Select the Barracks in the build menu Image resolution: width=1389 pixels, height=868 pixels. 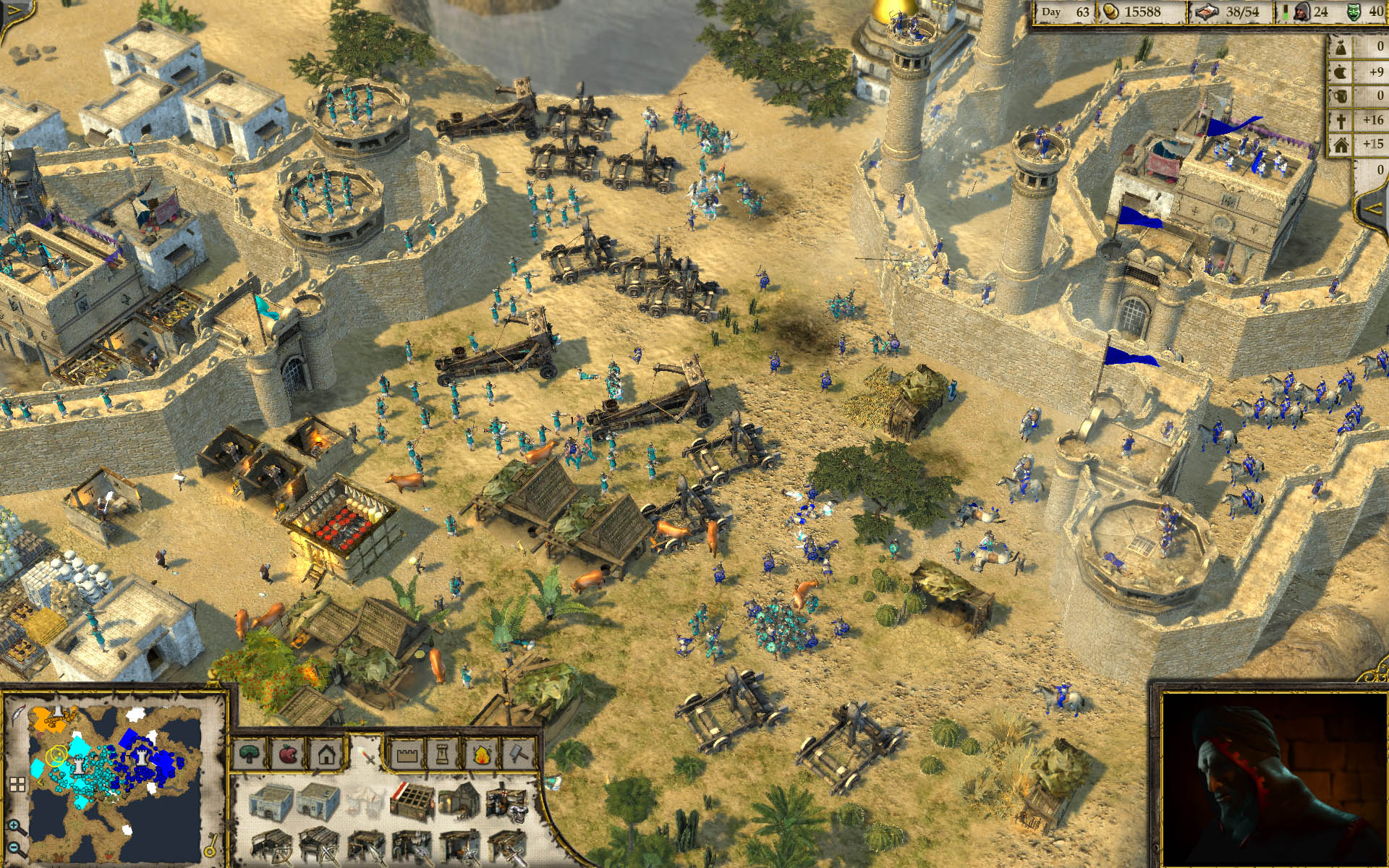[x=273, y=801]
